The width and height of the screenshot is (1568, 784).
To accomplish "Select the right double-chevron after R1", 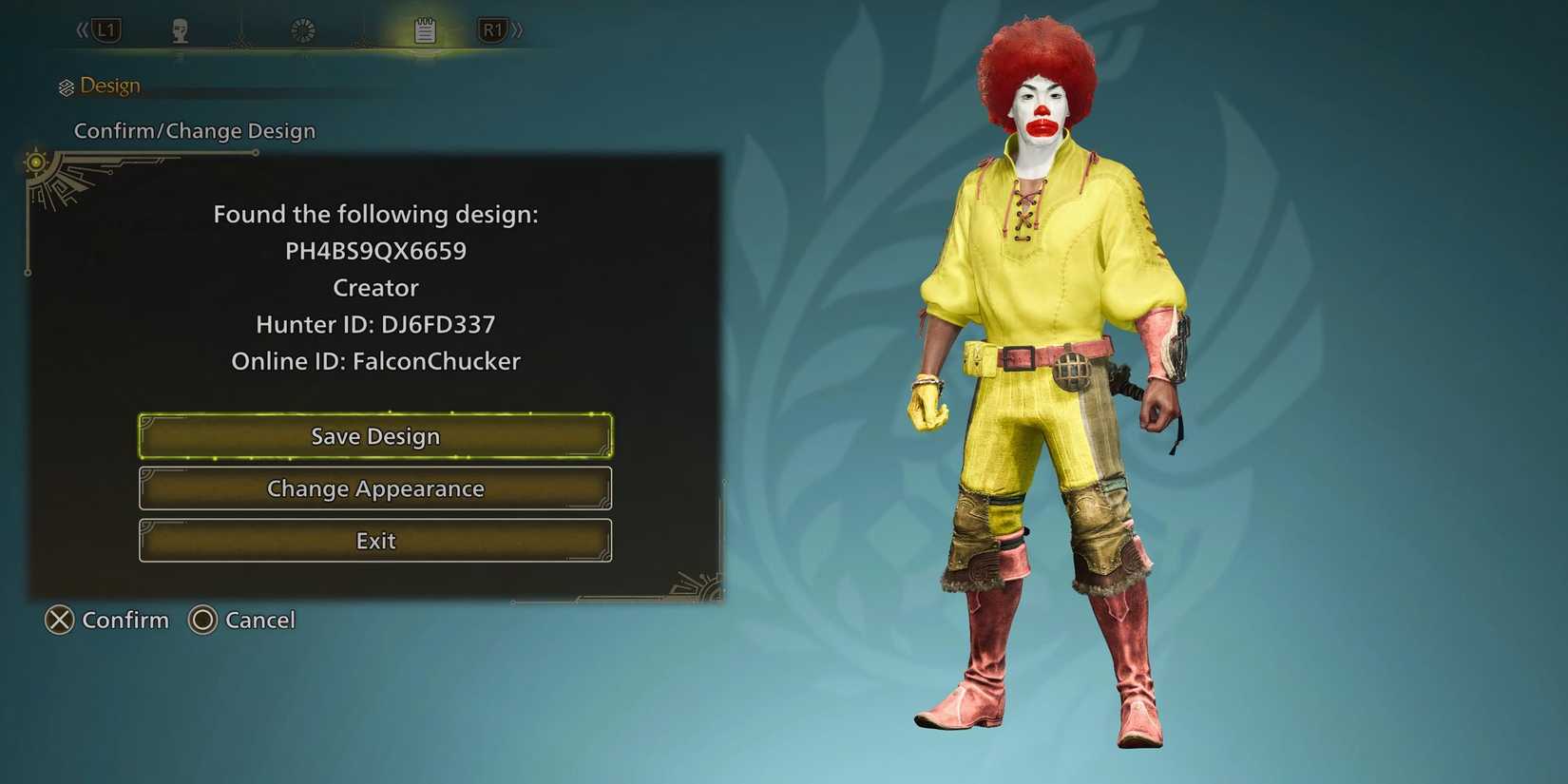I will 518,29.
